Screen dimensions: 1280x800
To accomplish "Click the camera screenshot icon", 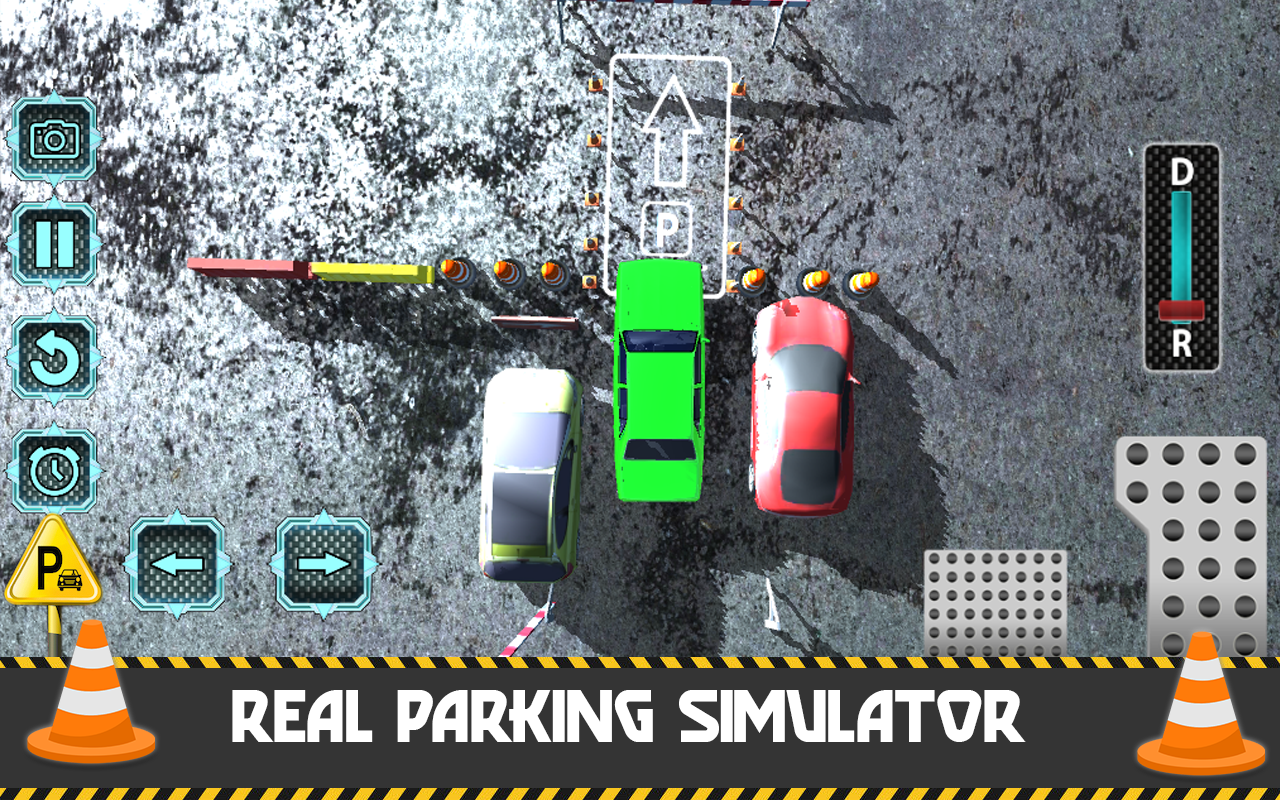I will [53, 139].
